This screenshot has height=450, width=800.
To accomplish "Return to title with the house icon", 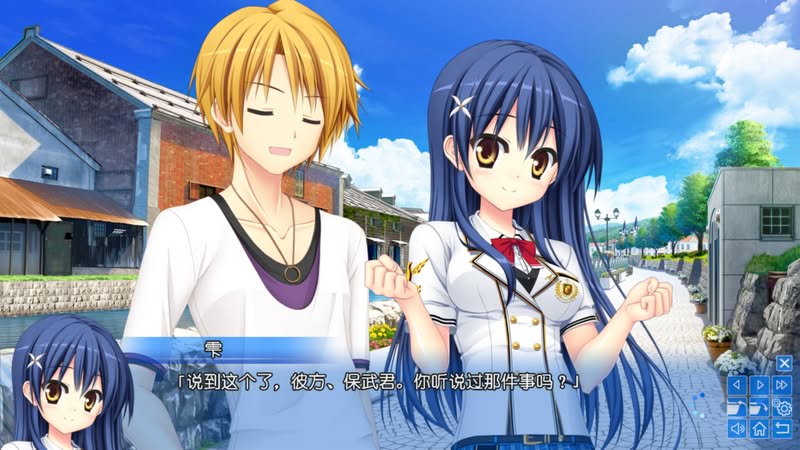I will (x=760, y=429).
